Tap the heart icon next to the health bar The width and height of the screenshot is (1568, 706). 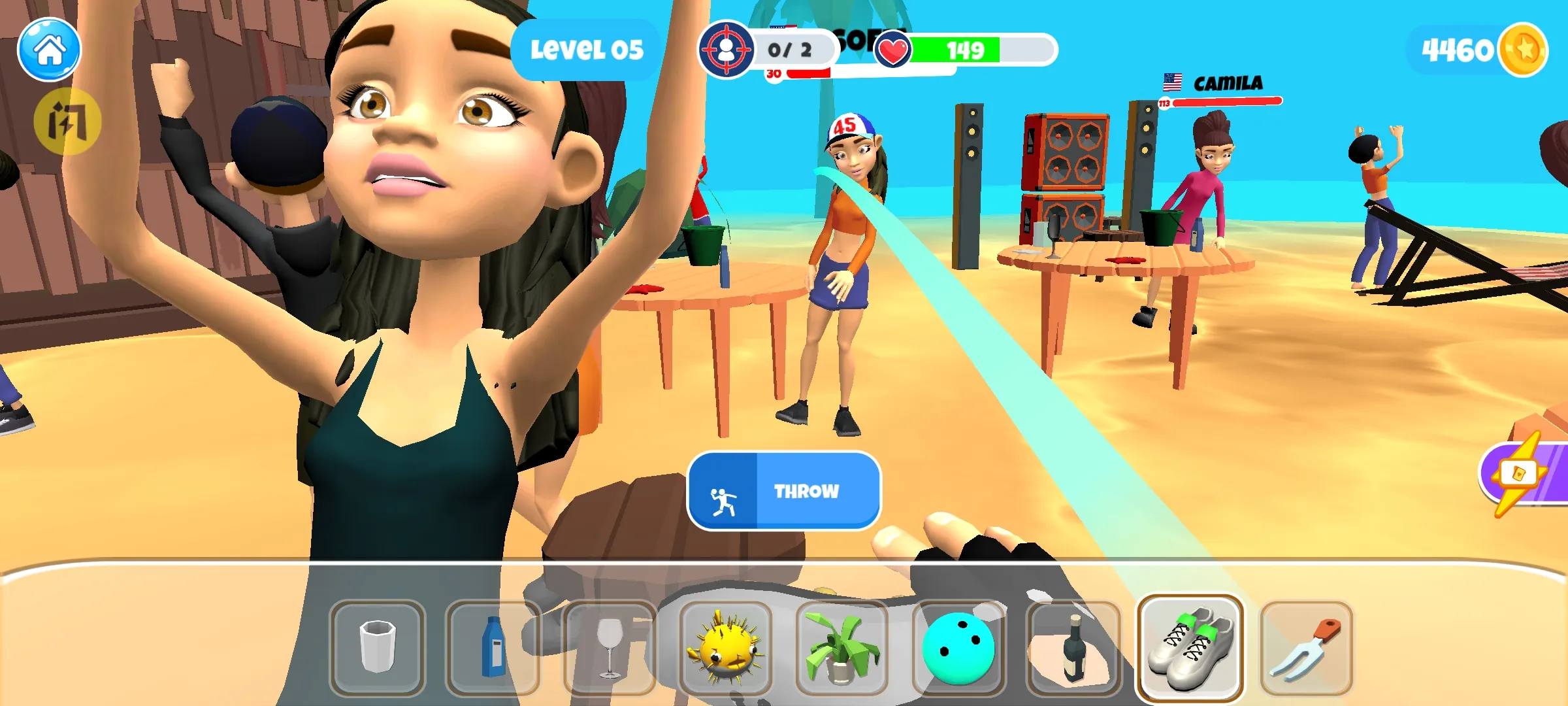(893, 50)
